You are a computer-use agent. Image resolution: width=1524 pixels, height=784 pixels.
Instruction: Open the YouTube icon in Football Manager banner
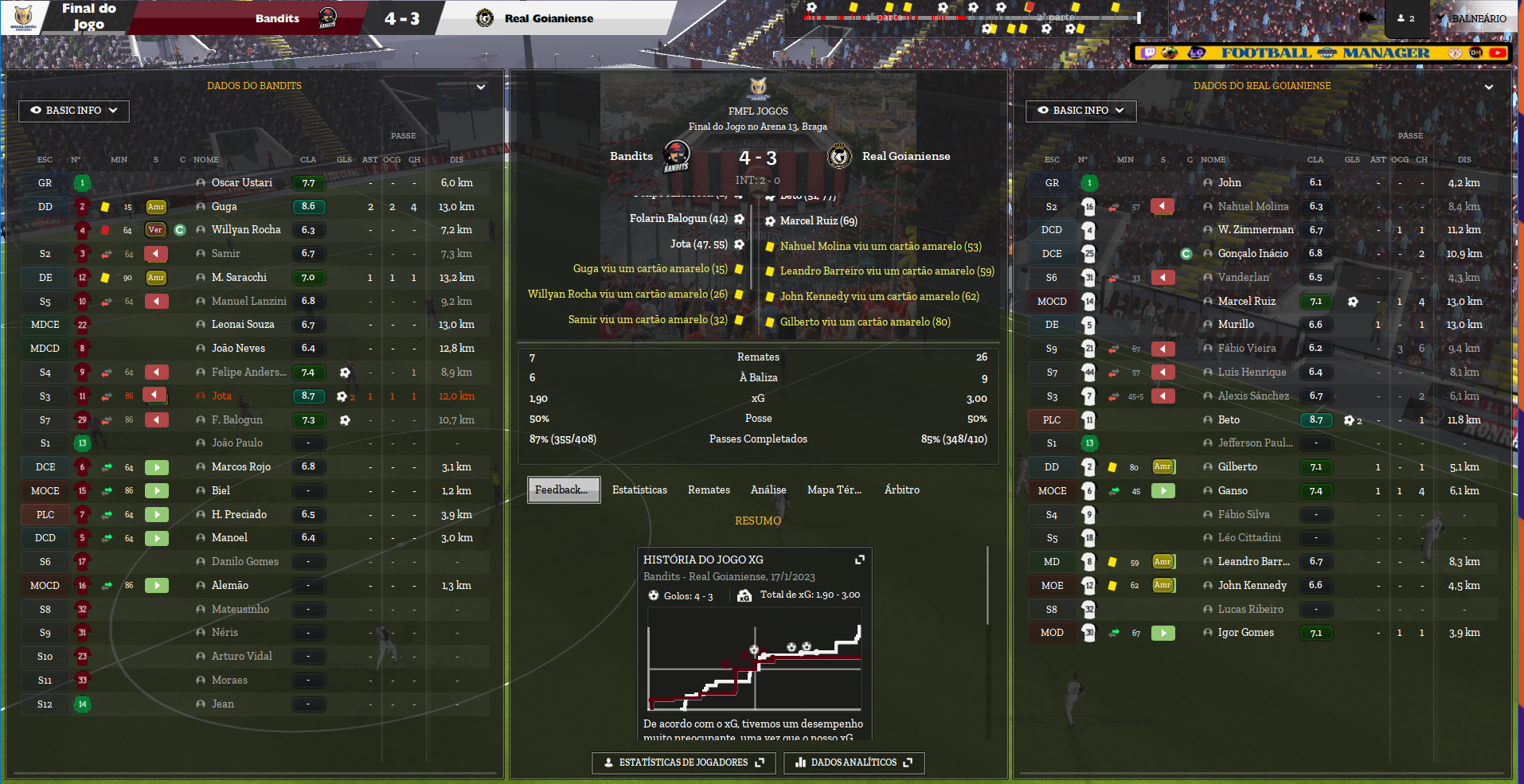(x=1497, y=53)
